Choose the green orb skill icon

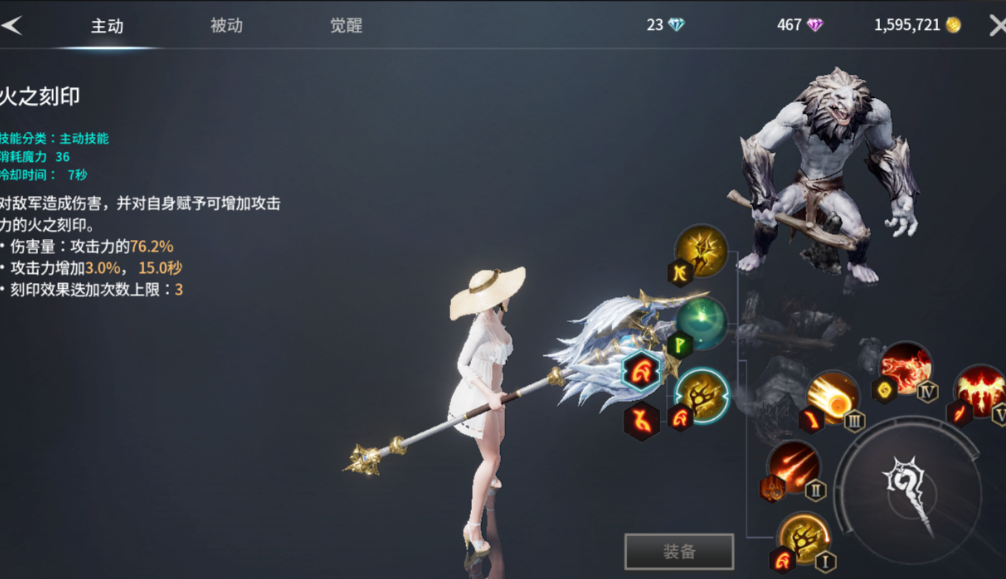701,322
